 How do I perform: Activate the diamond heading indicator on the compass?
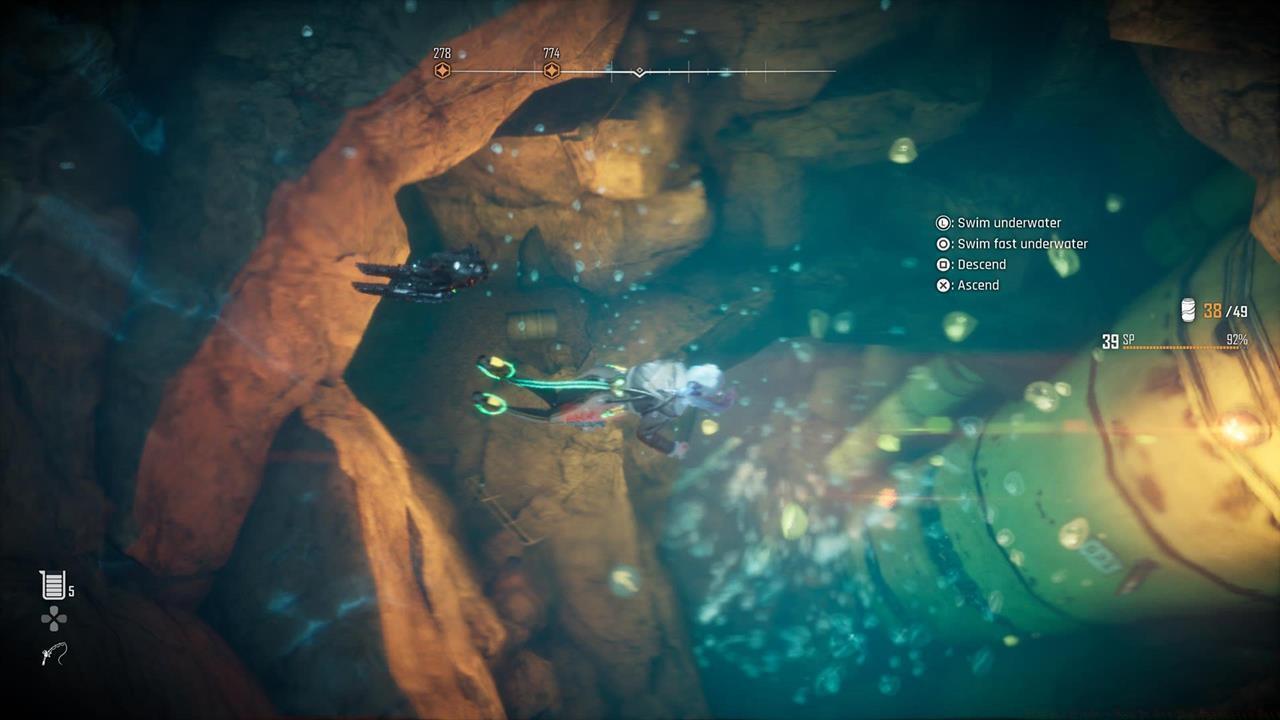point(638,71)
